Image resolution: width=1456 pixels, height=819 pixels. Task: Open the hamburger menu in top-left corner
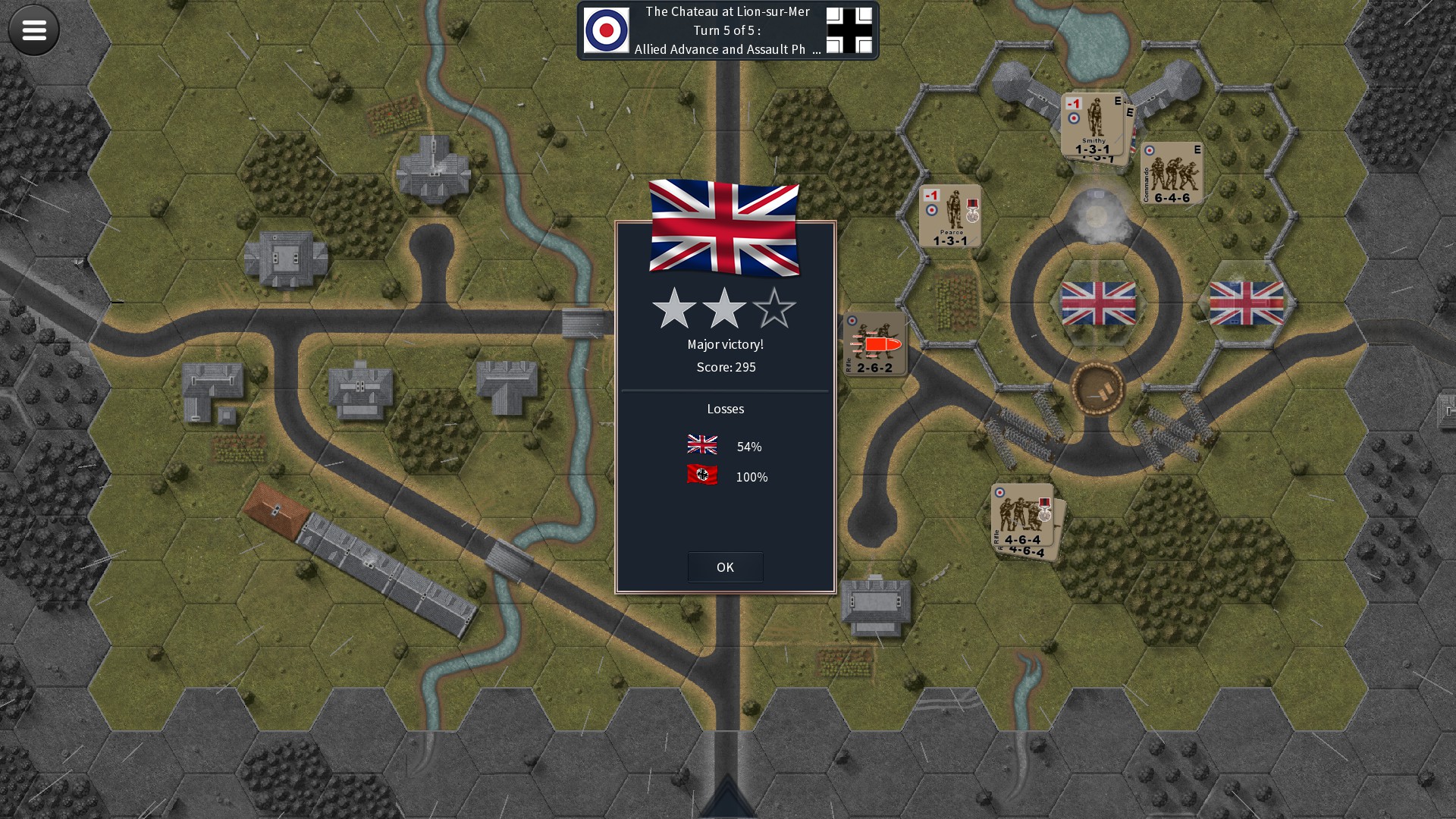[x=33, y=30]
